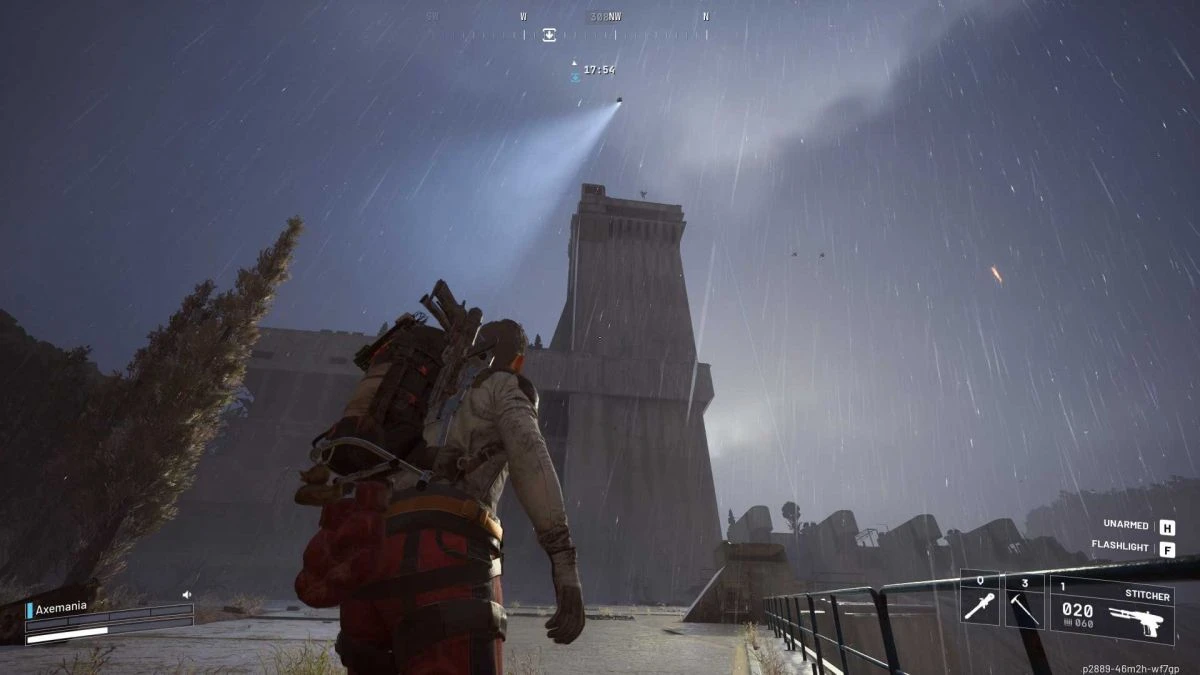Click the Axemania player name tag
1200x675 pixels.
pyautogui.click(x=62, y=609)
